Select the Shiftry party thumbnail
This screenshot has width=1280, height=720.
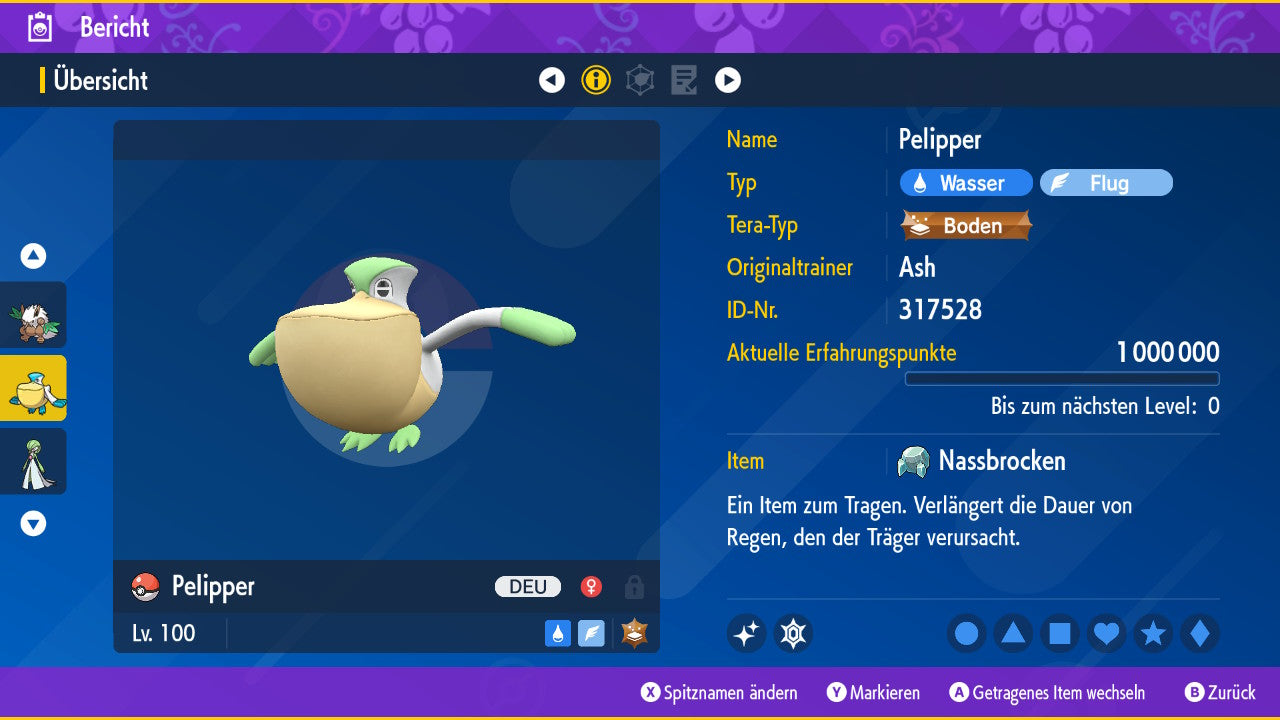click(34, 315)
